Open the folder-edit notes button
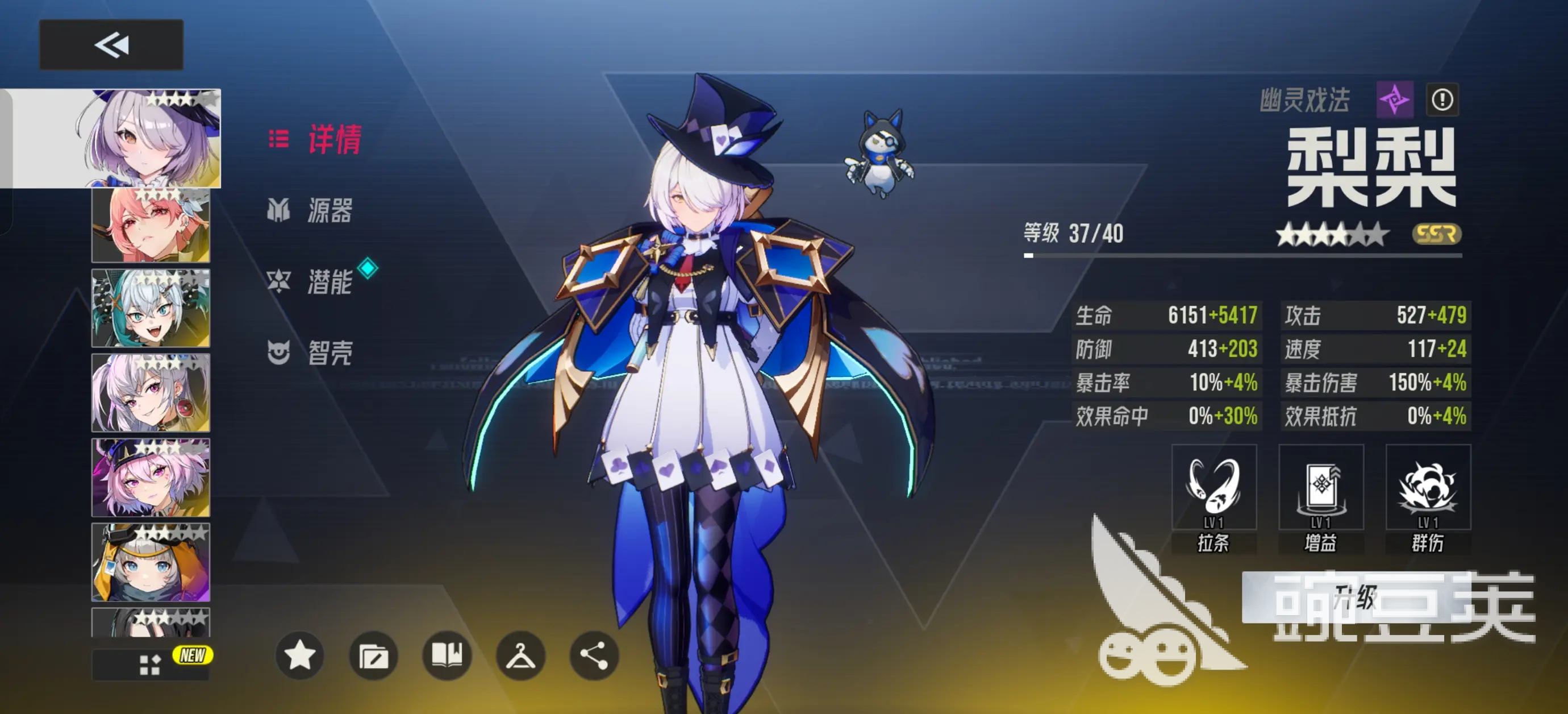 pyautogui.click(x=373, y=656)
